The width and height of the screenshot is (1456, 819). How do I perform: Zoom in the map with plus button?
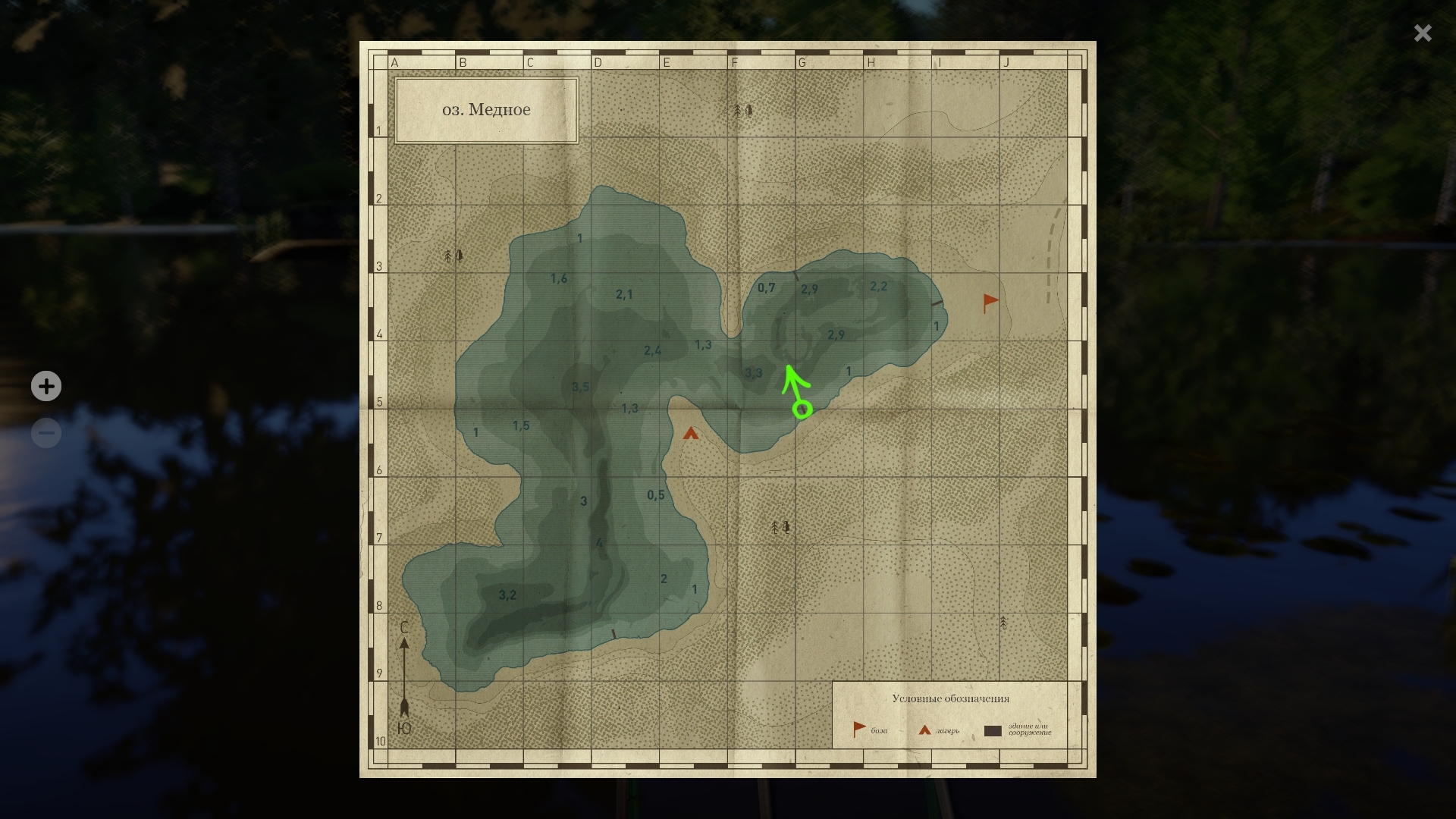(x=46, y=386)
